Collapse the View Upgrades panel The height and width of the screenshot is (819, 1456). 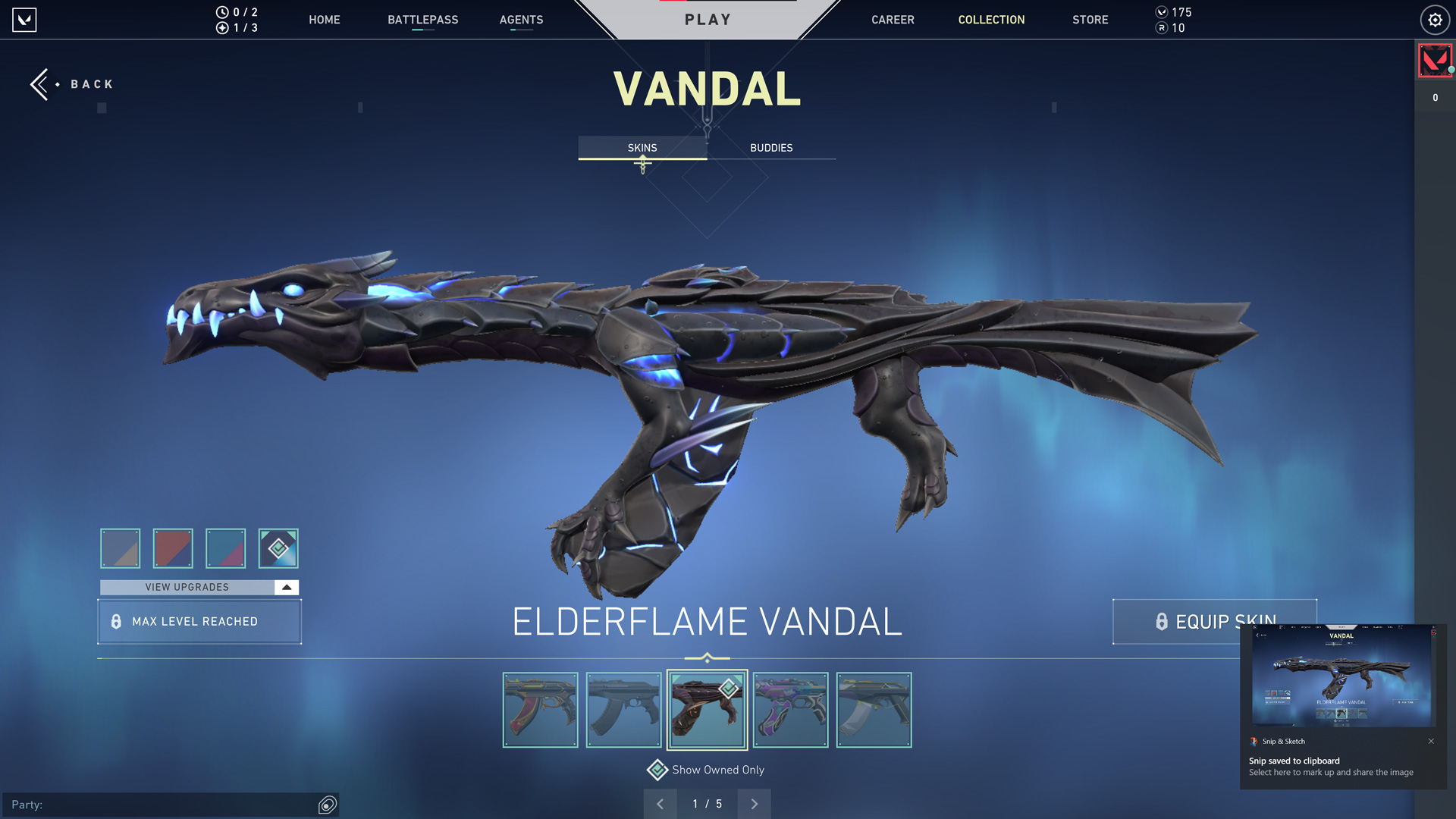point(285,586)
